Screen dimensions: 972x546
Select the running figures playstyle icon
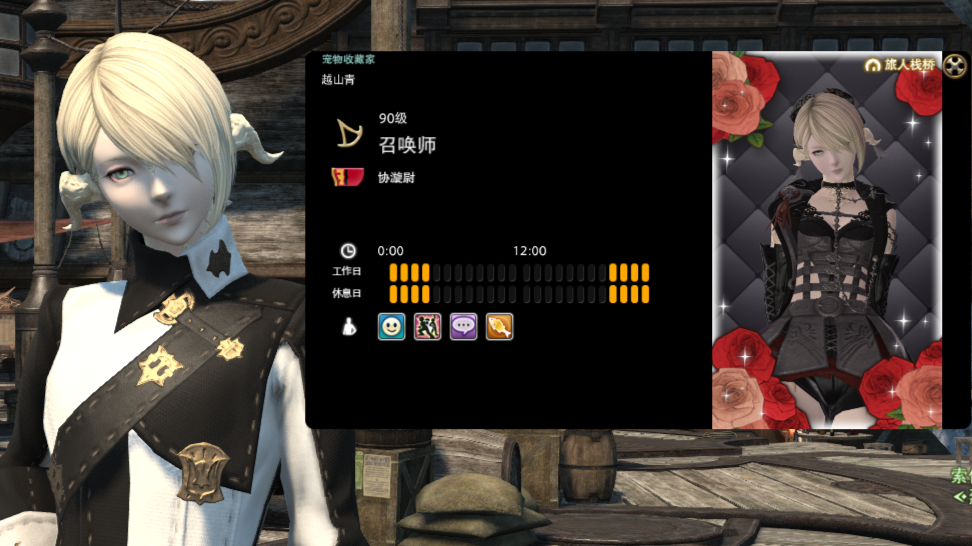427,327
